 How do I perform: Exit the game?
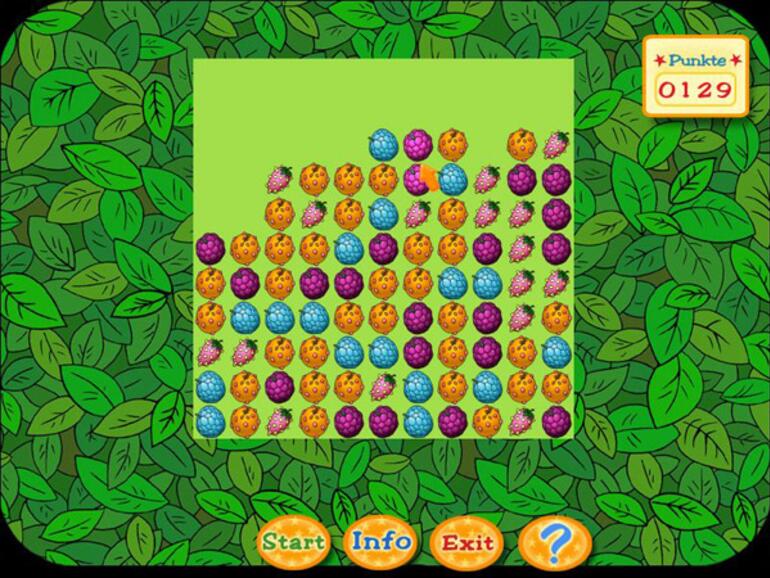click(467, 543)
